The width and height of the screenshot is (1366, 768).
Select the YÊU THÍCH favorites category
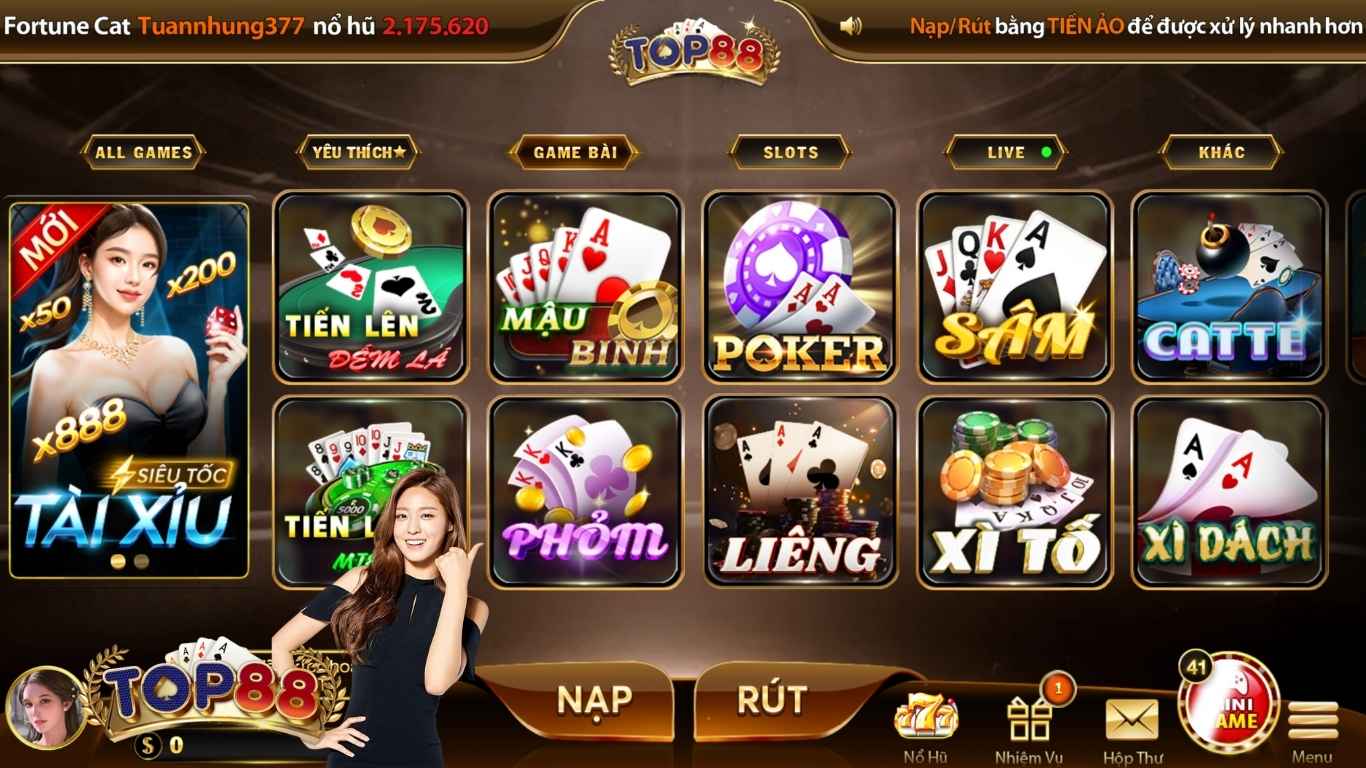coord(357,152)
